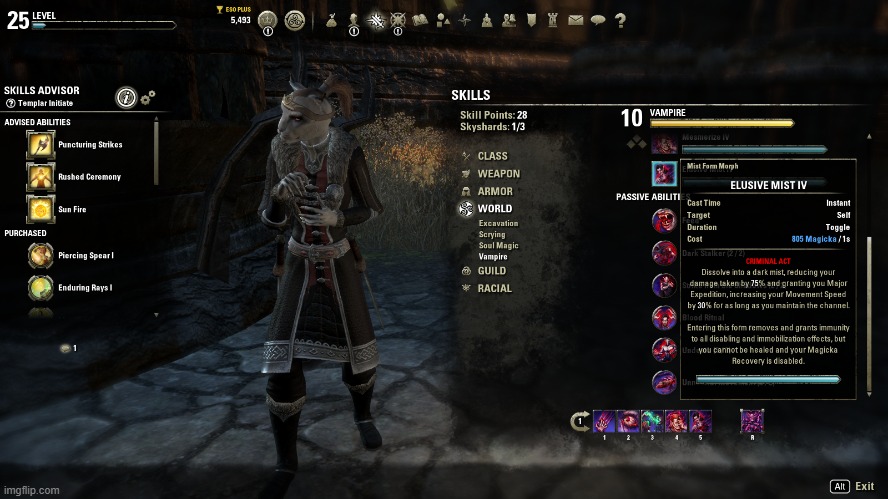The height and width of the screenshot is (499, 888).
Task: Select the ultimate ability slot
Action: click(x=752, y=421)
